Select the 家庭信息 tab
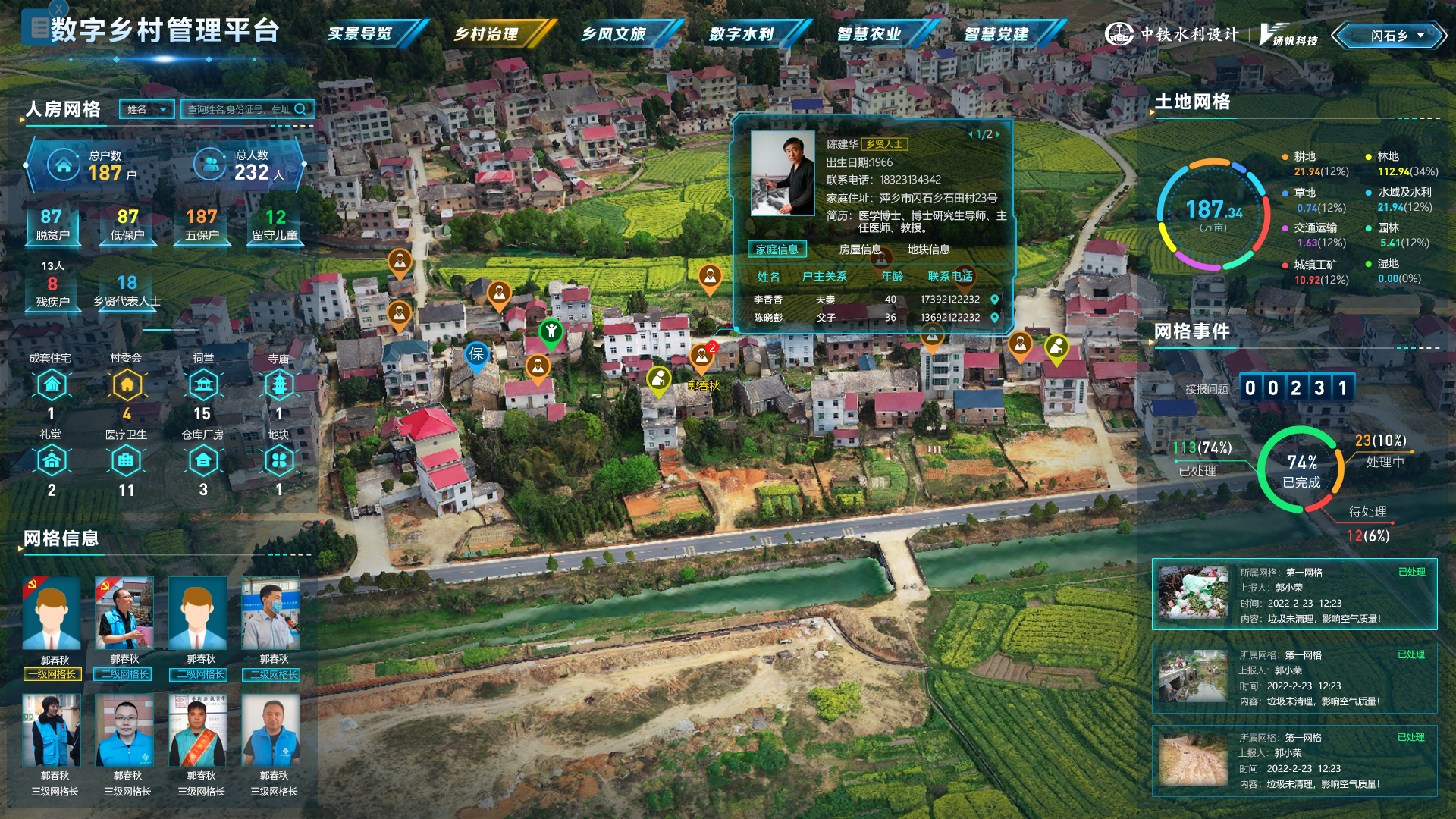1456x819 pixels. pyautogui.click(x=777, y=249)
